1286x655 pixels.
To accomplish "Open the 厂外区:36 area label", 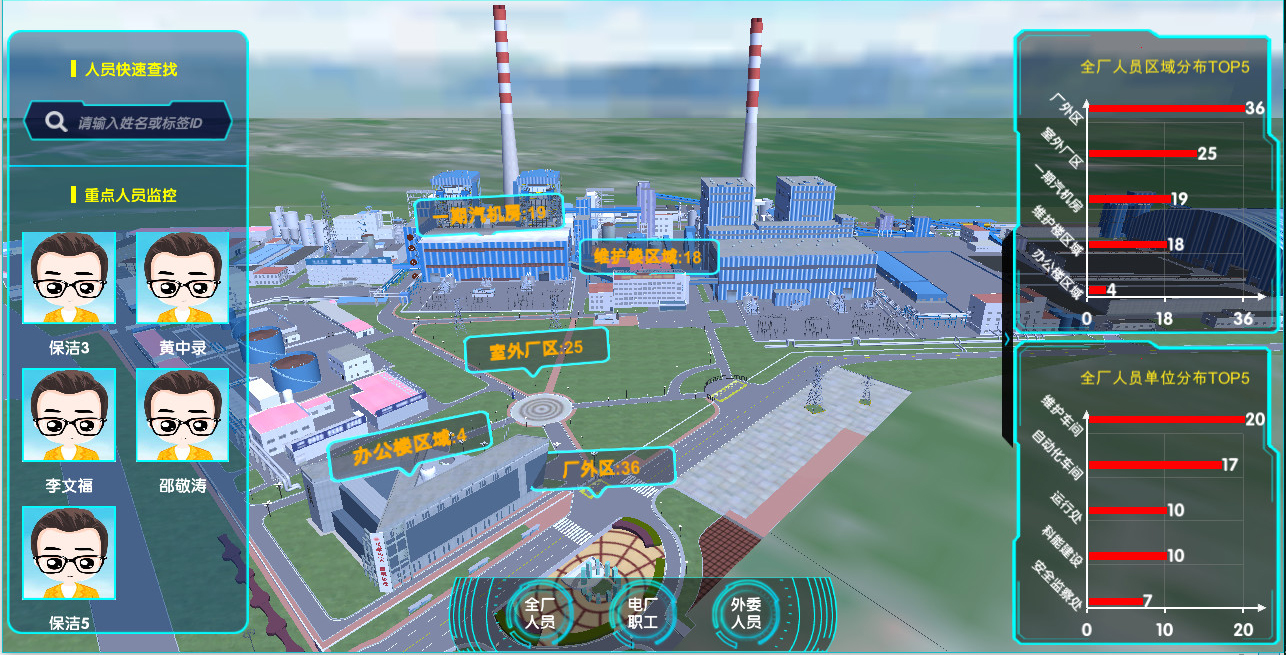I will point(602,468).
